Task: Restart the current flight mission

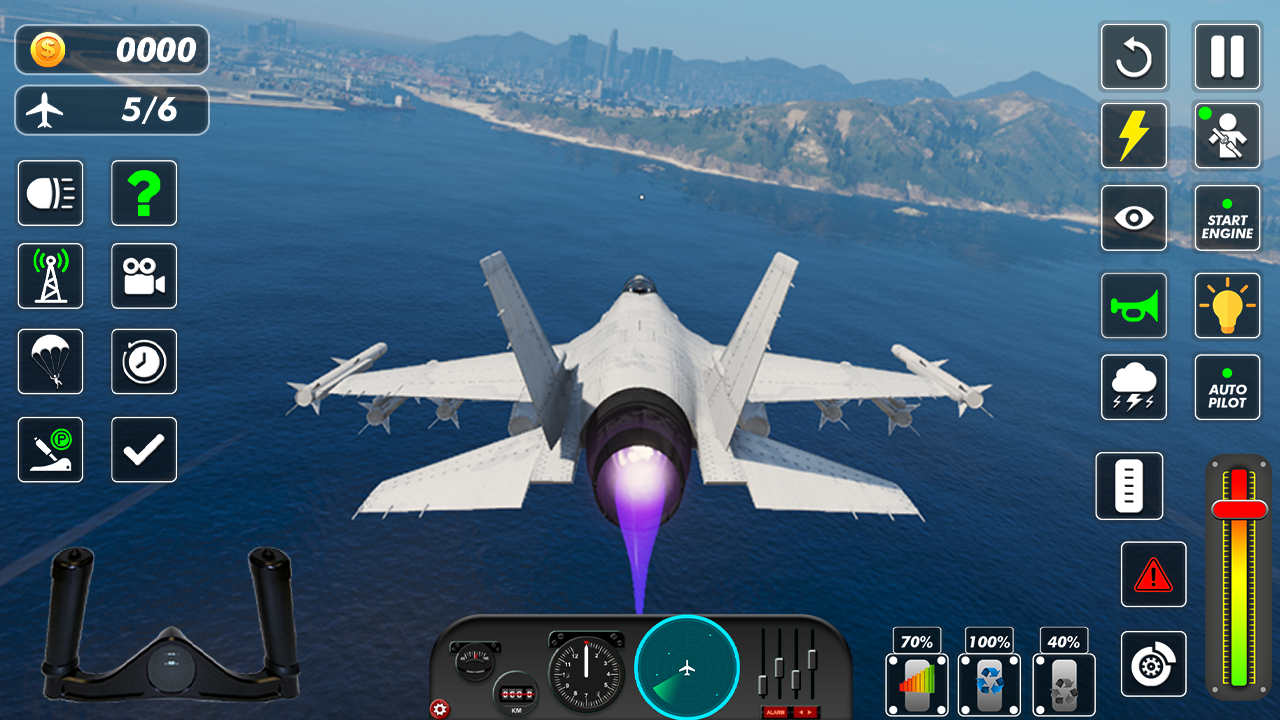Action: click(x=1134, y=57)
